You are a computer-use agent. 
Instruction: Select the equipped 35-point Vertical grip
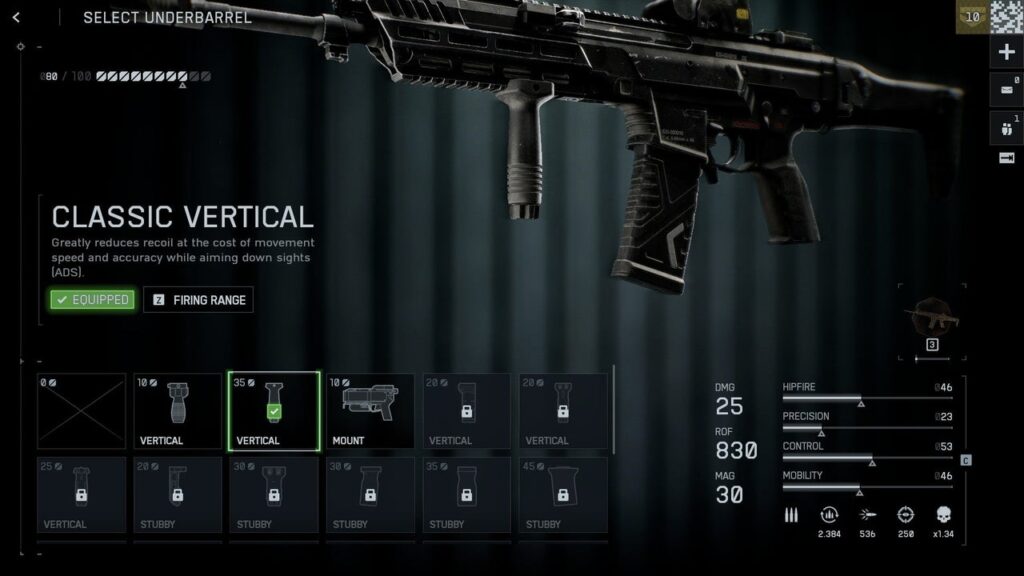pyautogui.click(x=274, y=411)
